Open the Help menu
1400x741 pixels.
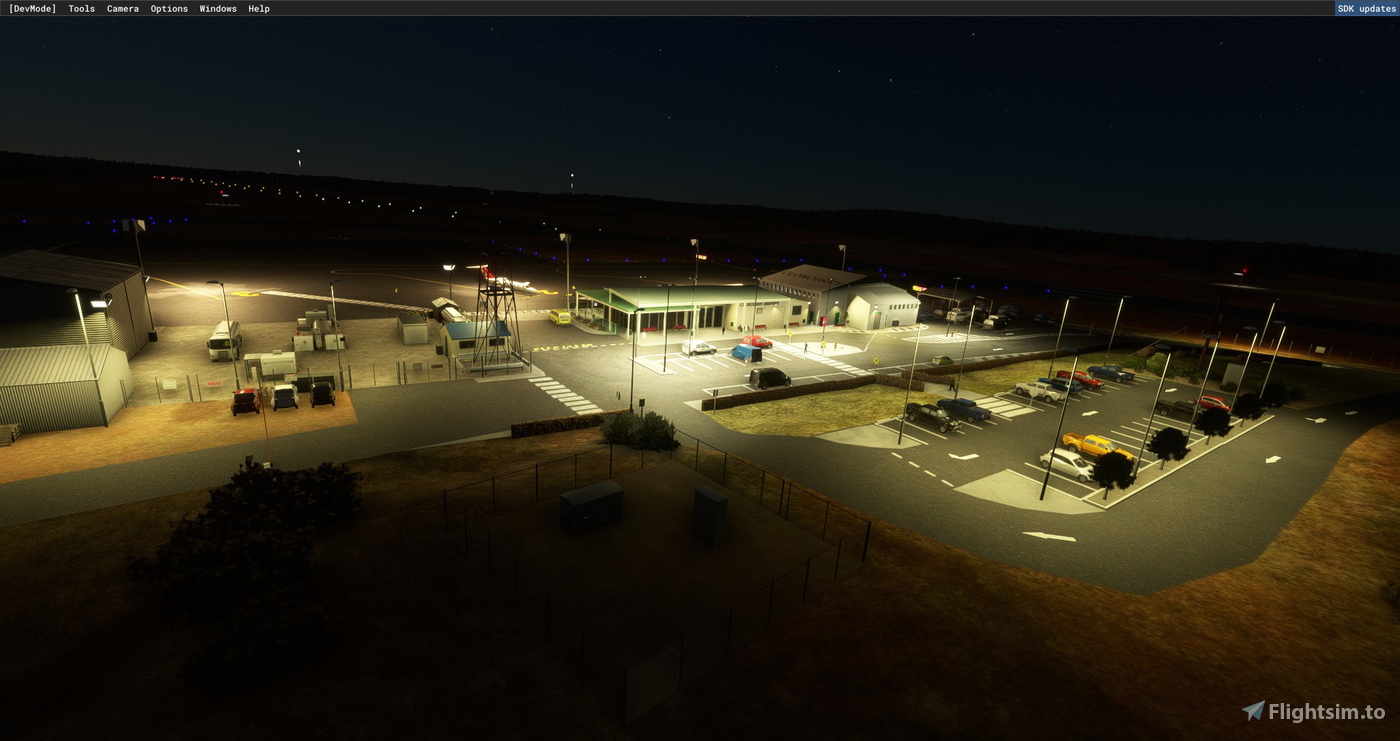click(258, 8)
